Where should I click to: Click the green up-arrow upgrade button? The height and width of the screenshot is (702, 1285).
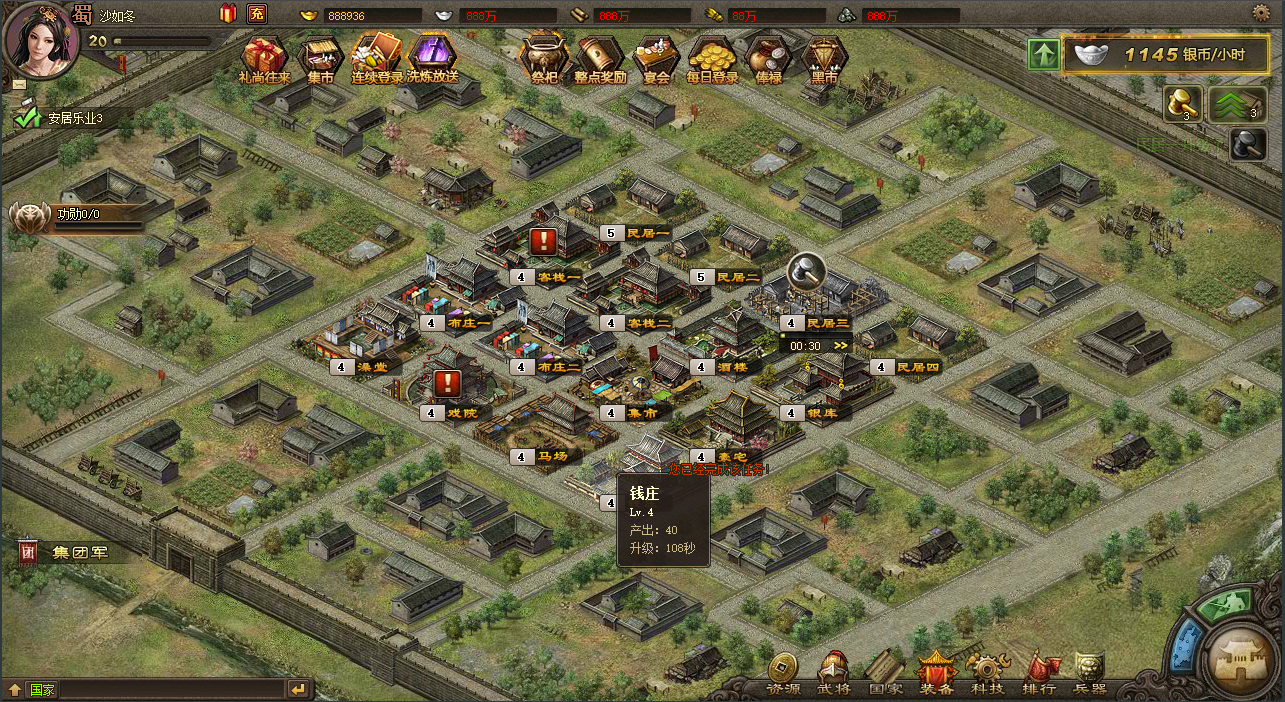(x=1043, y=54)
